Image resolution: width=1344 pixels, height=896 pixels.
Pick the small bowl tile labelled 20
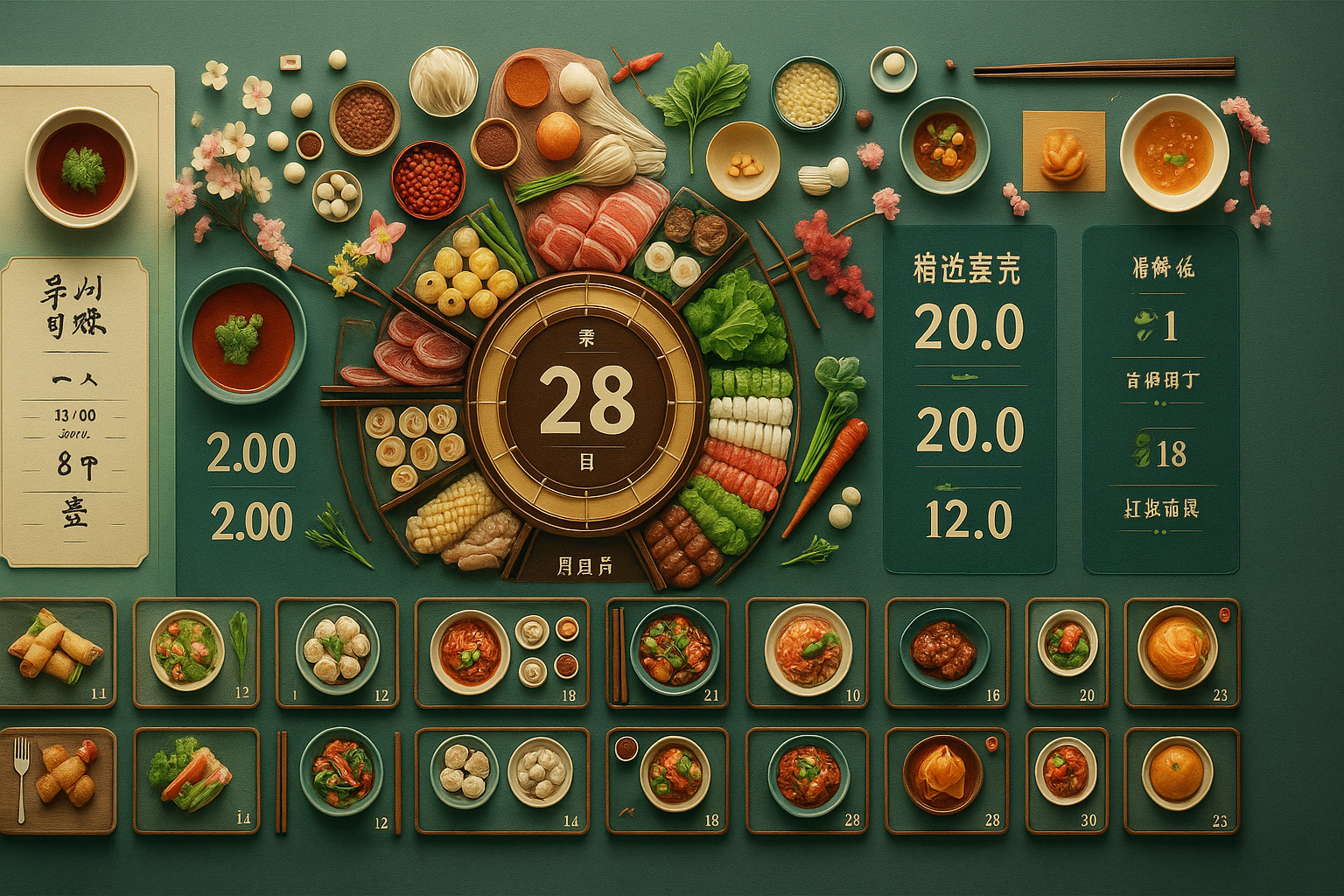click(x=1066, y=652)
